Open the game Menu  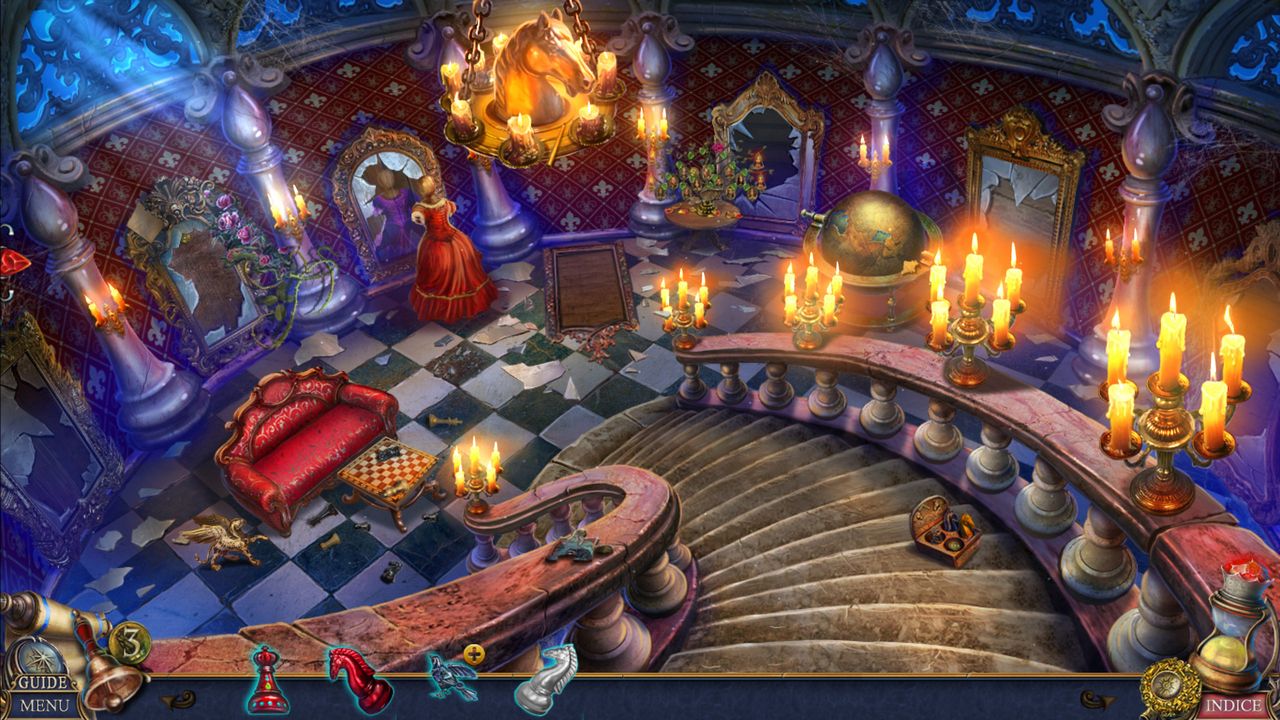pyautogui.click(x=45, y=705)
